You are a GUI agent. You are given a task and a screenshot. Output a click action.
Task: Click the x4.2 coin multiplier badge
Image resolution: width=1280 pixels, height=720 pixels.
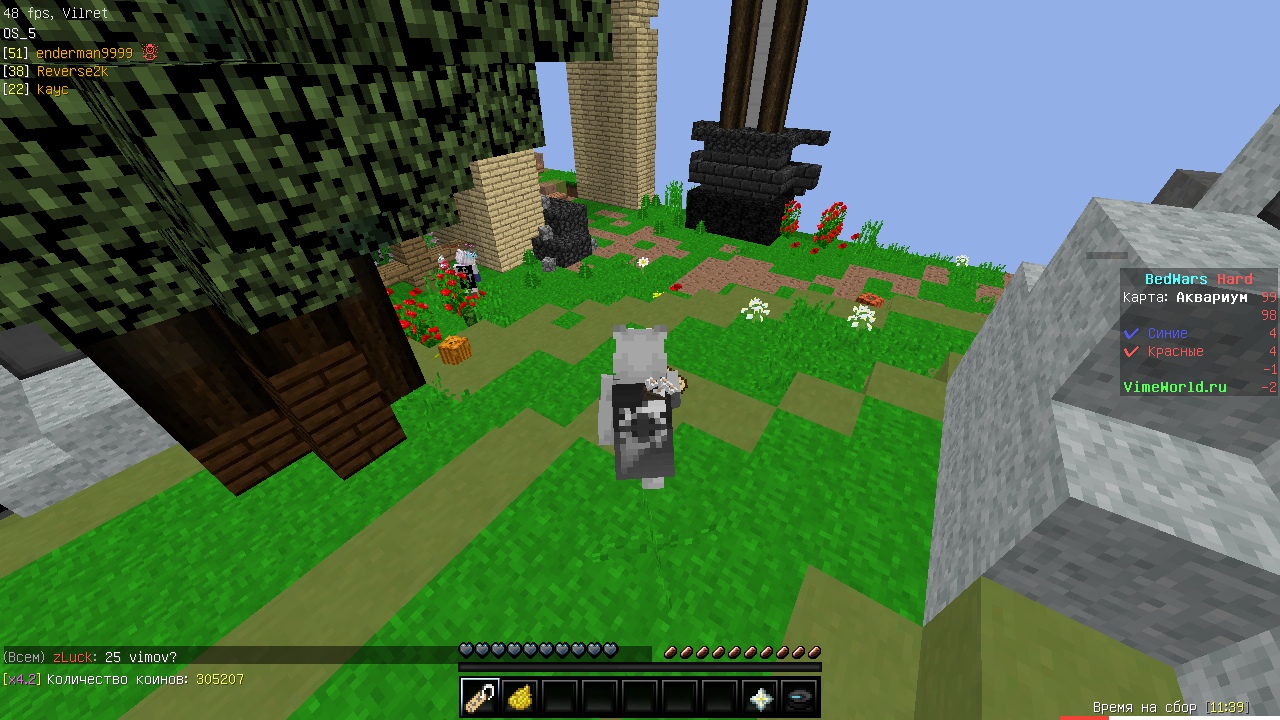20,679
